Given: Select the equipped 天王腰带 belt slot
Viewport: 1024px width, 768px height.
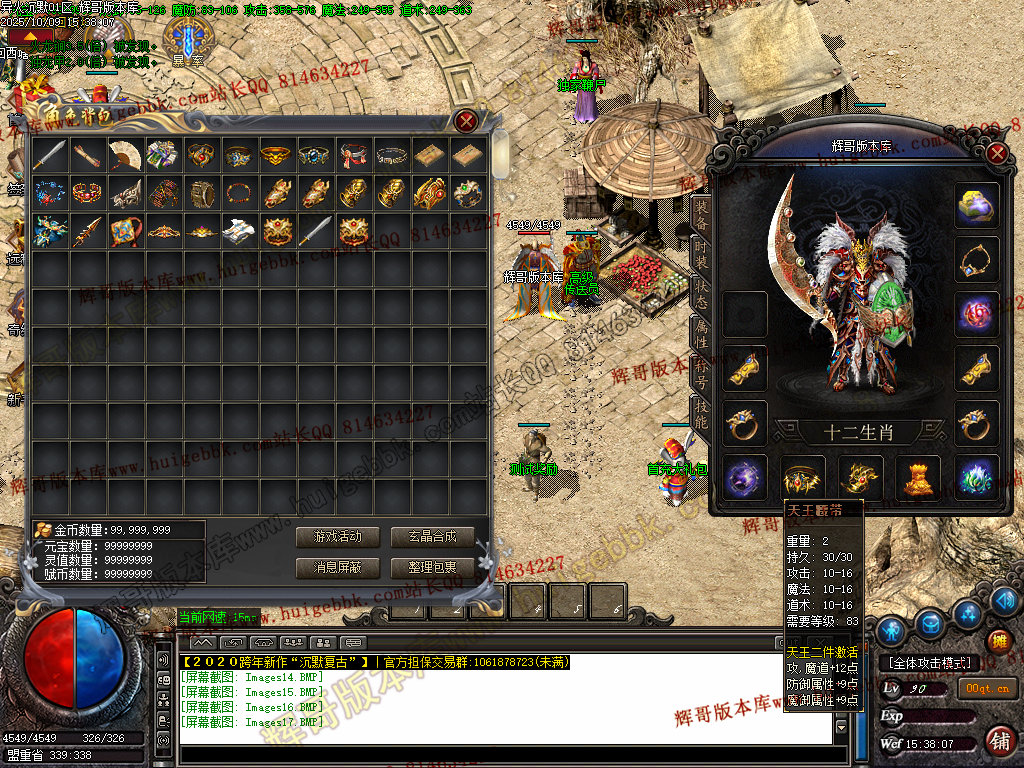Looking at the screenshot, I should pyautogui.click(x=803, y=477).
